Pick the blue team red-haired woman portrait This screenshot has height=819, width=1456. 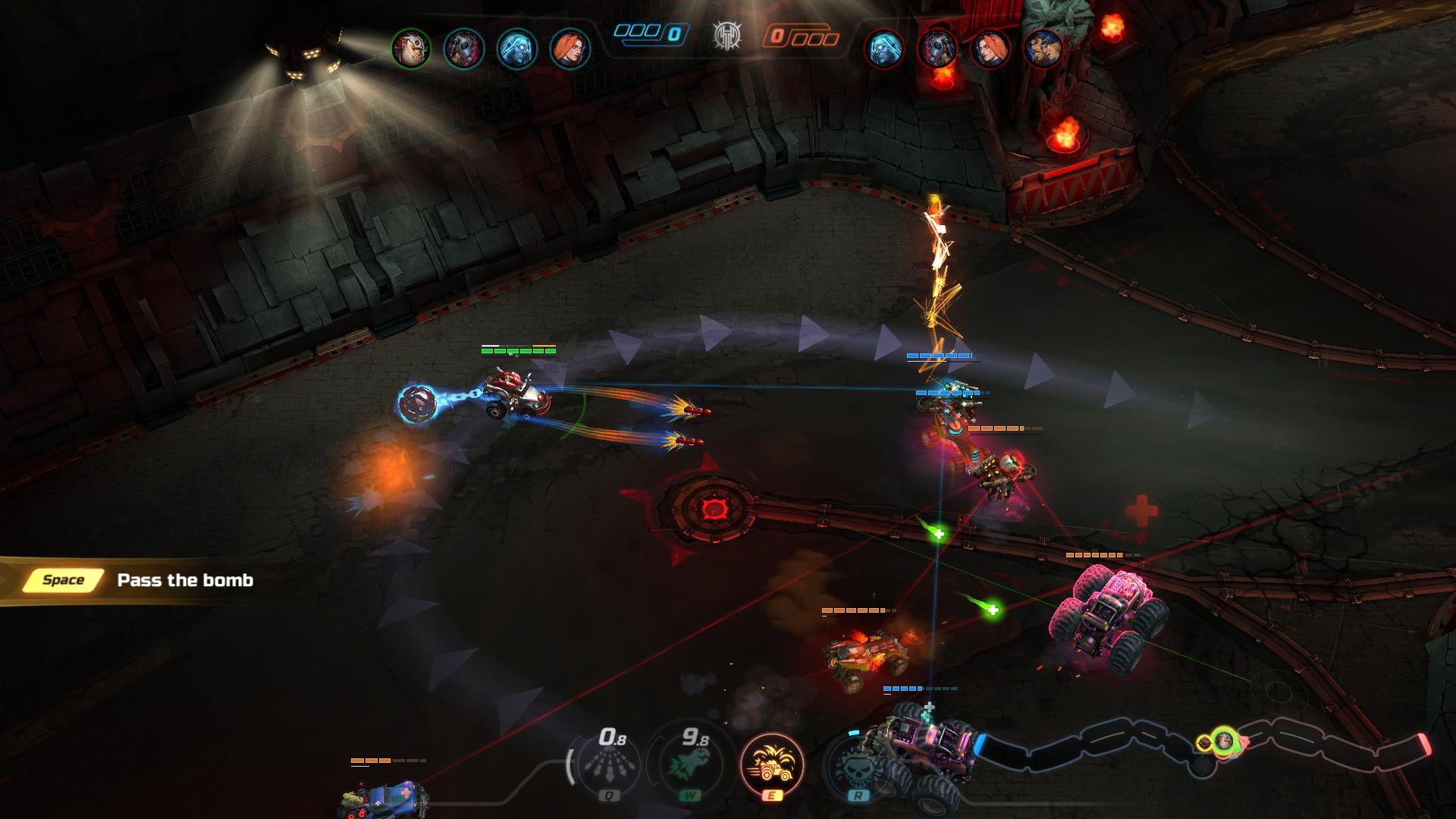(x=570, y=49)
